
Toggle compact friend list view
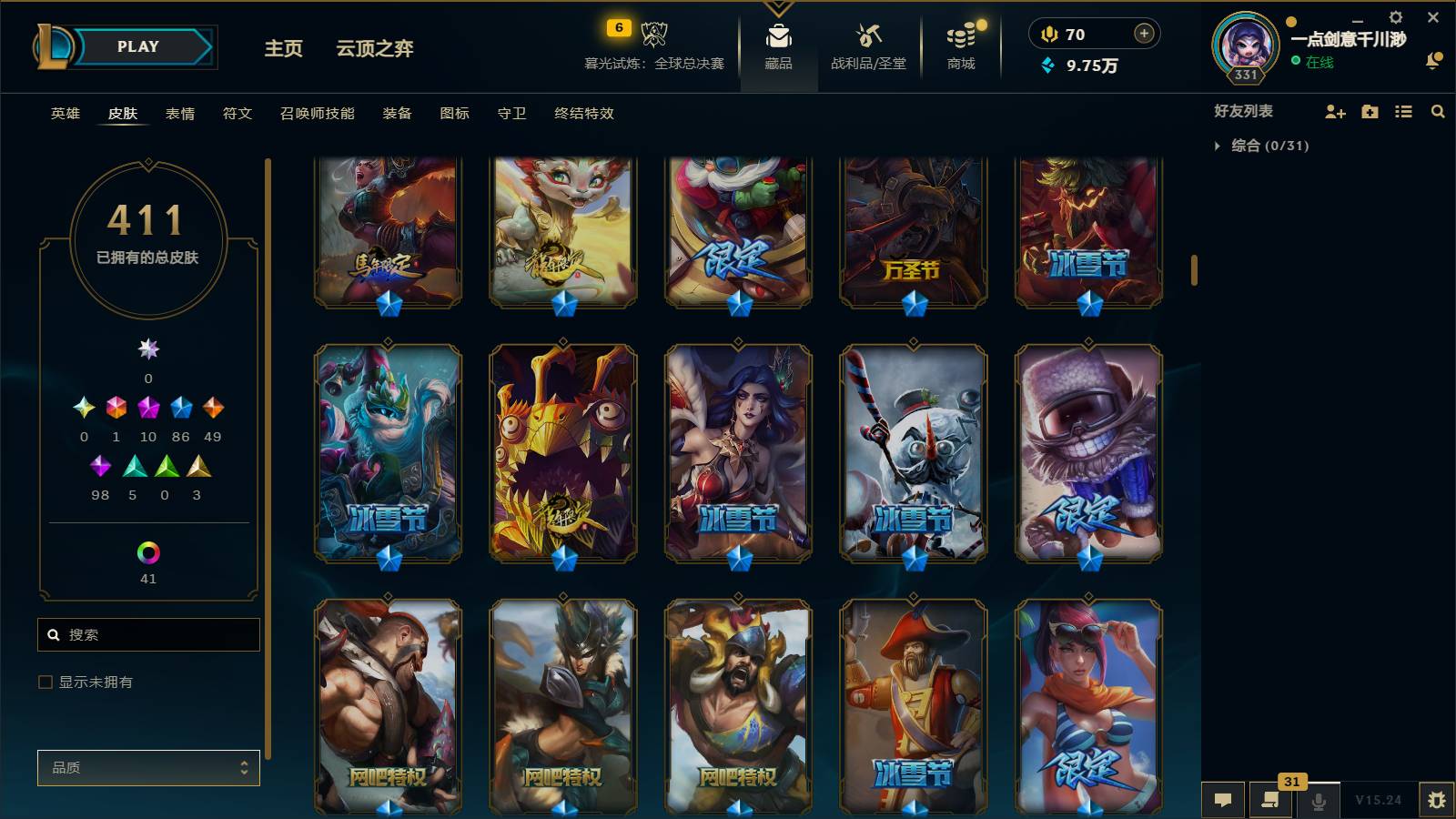pyautogui.click(x=1403, y=112)
